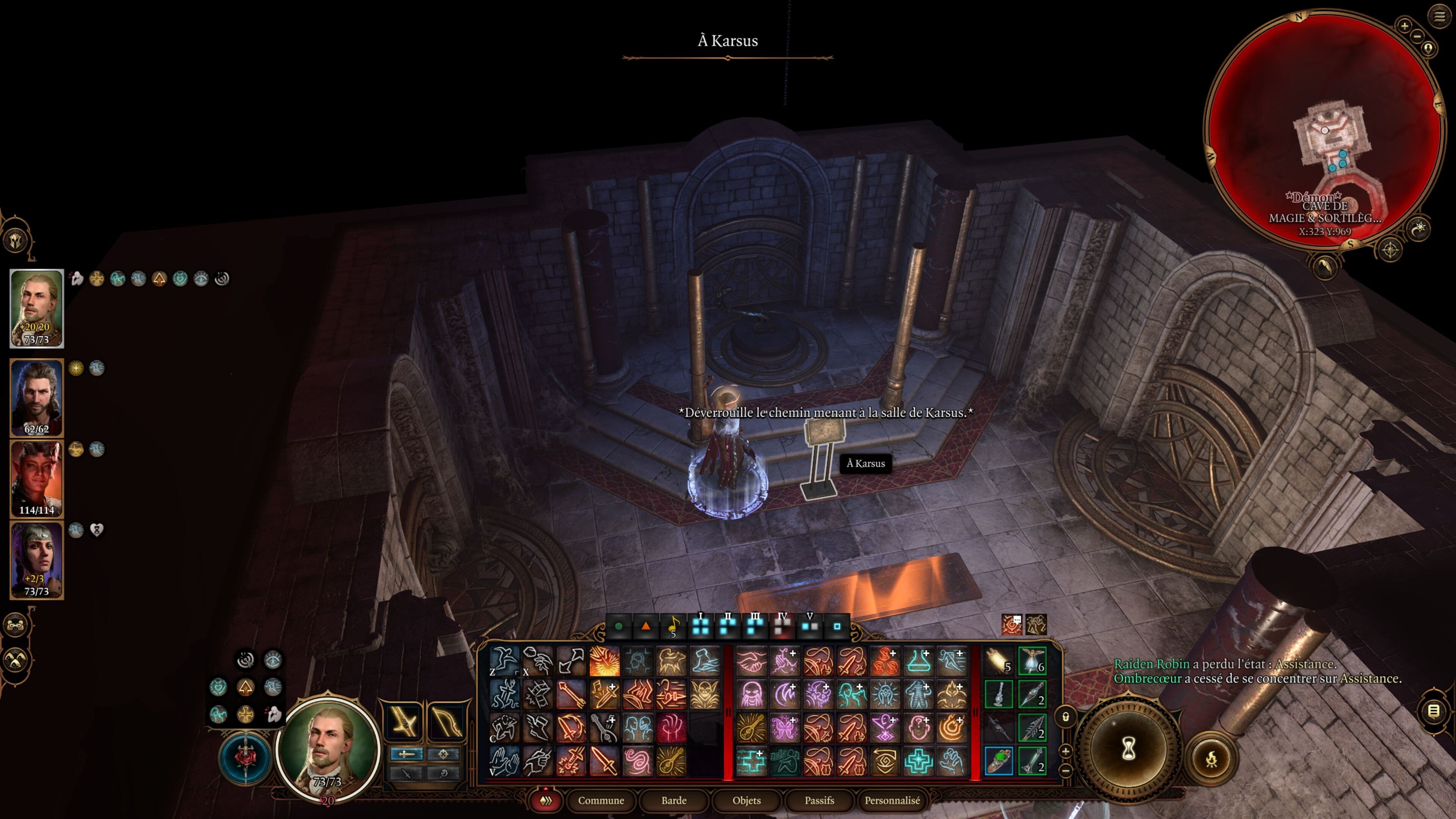Click the hourglass end turn button
This screenshot has height=819, width=1456.
1128,750
